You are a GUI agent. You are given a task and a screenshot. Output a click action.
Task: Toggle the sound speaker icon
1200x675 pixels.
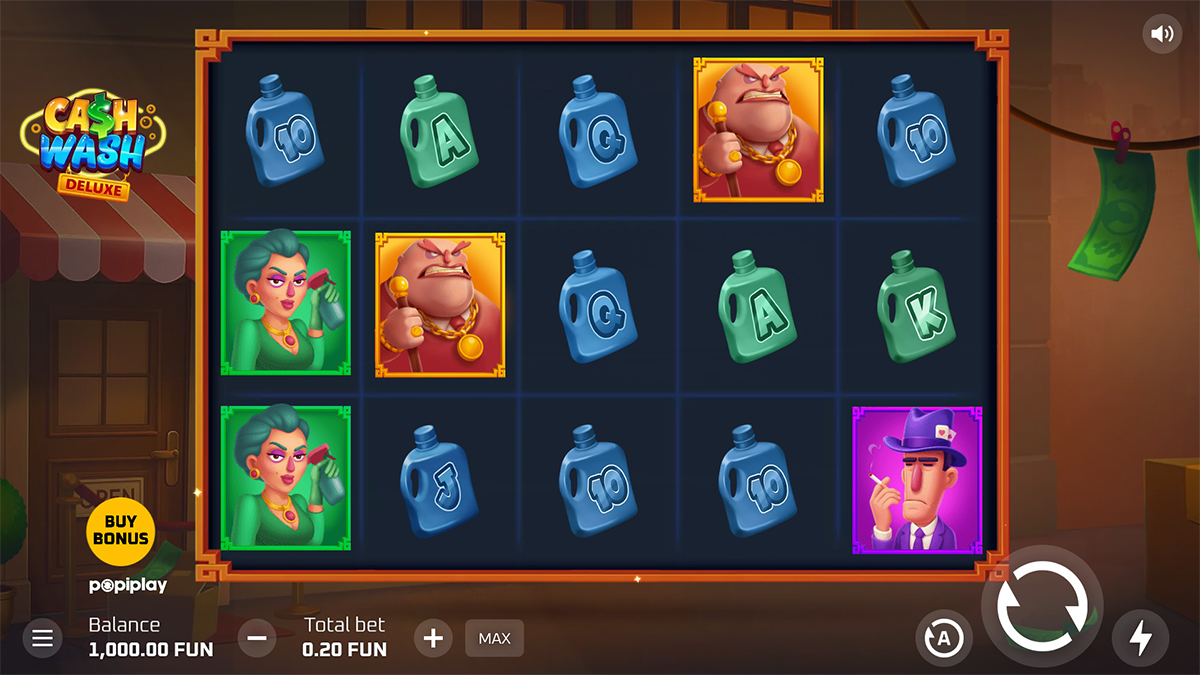(x=1162, y=34)
